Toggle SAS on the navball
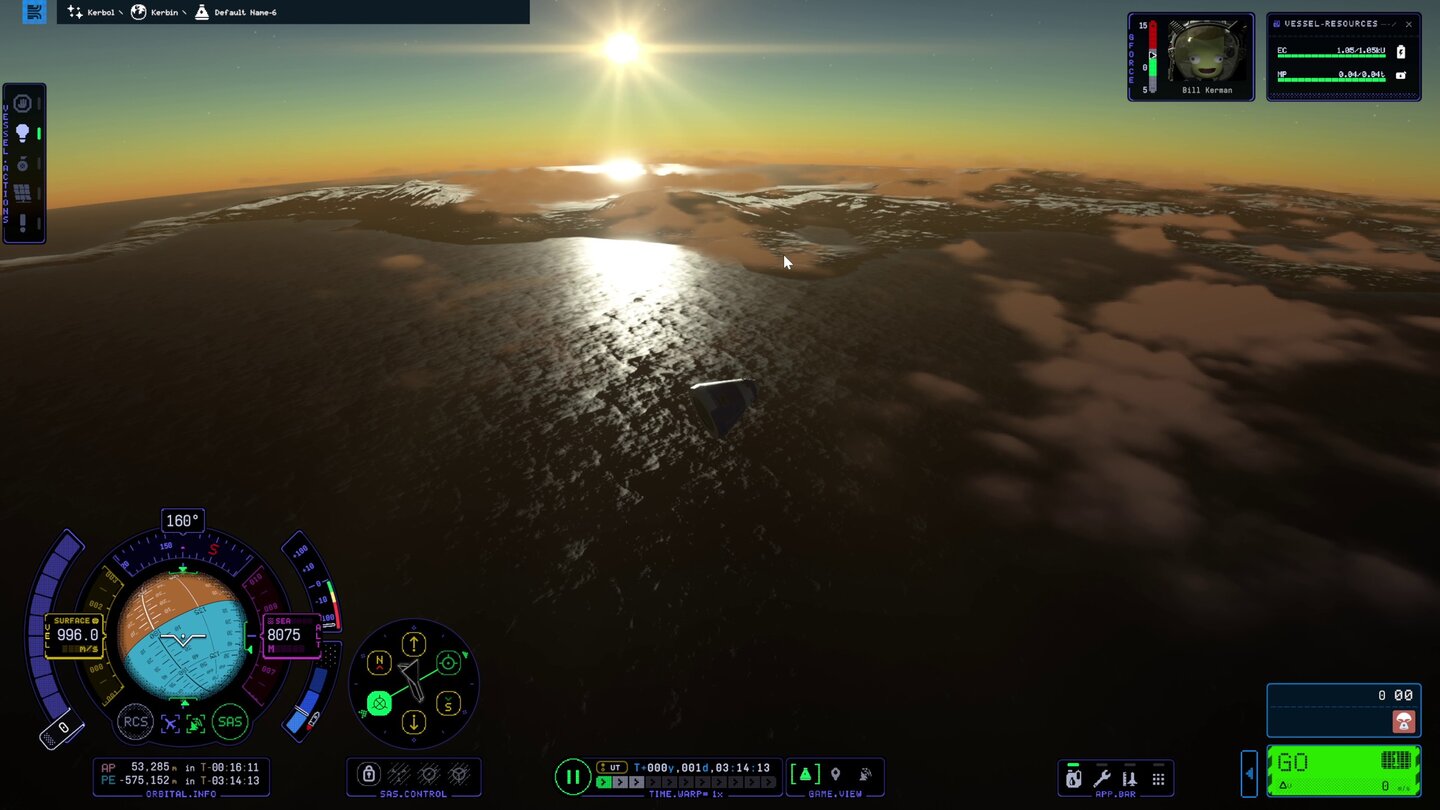This screenshot has width=1440, height=810. [x=229, y=722]
